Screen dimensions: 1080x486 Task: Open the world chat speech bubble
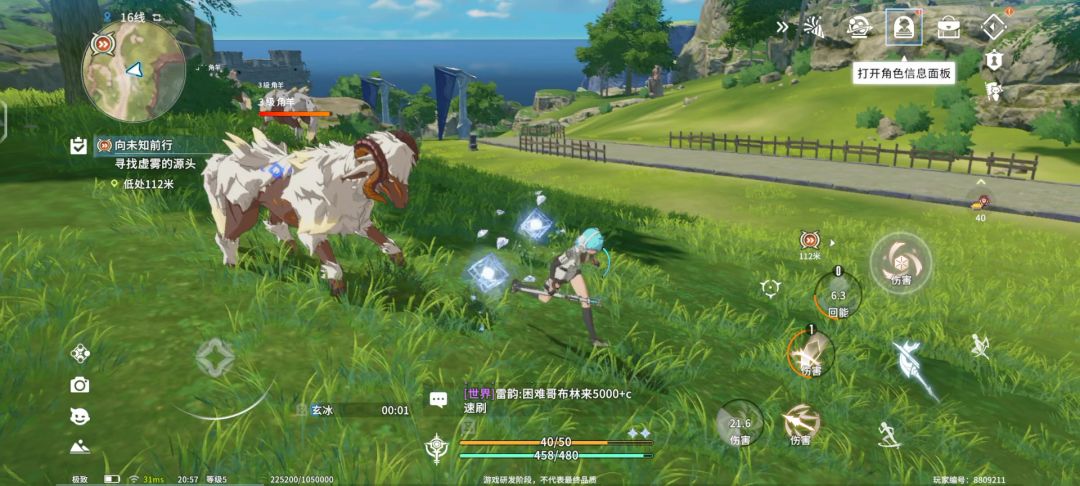pyautogui.click(x=438, y=399)
